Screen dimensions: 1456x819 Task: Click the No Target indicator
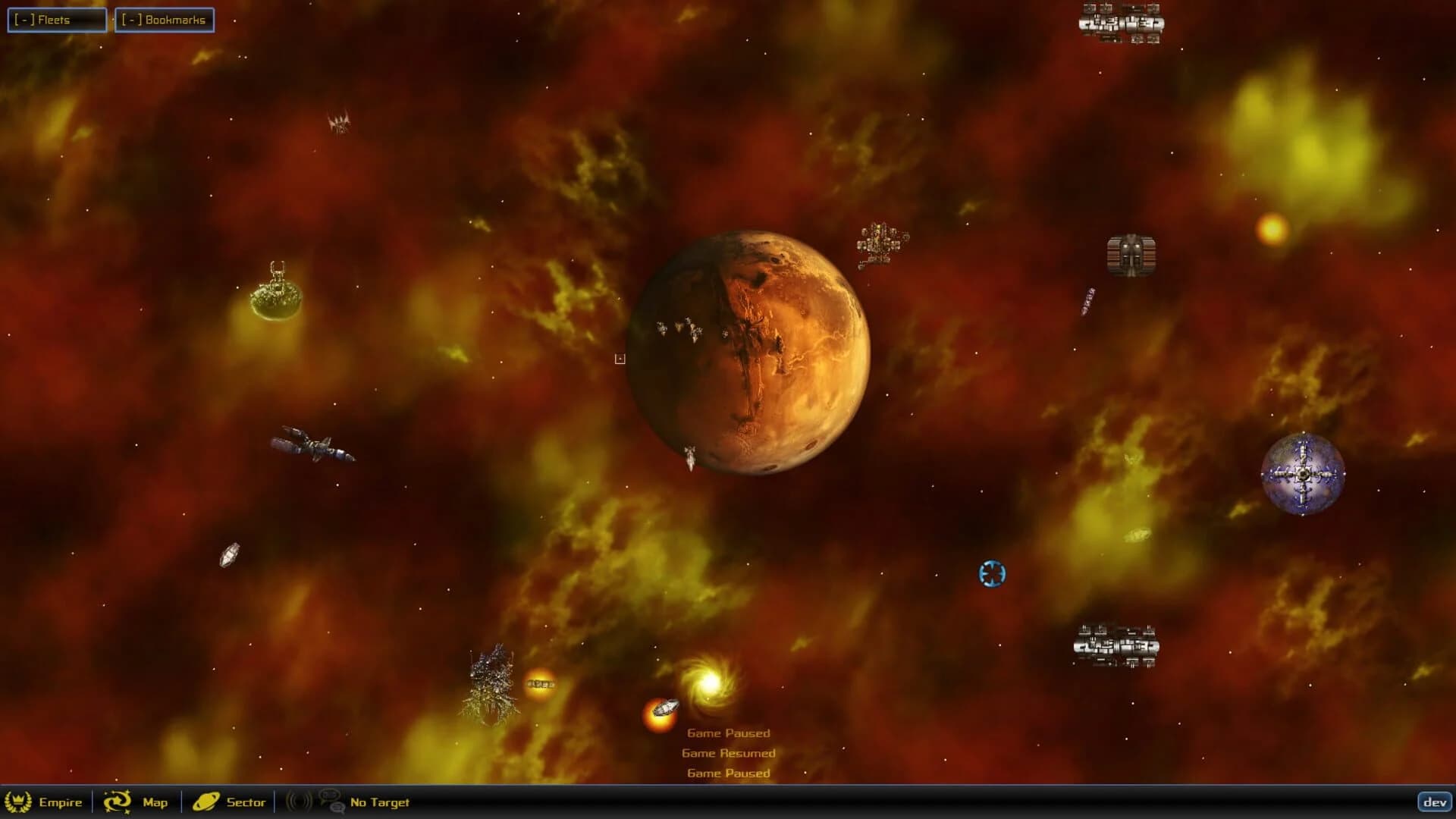pos(378,802)
